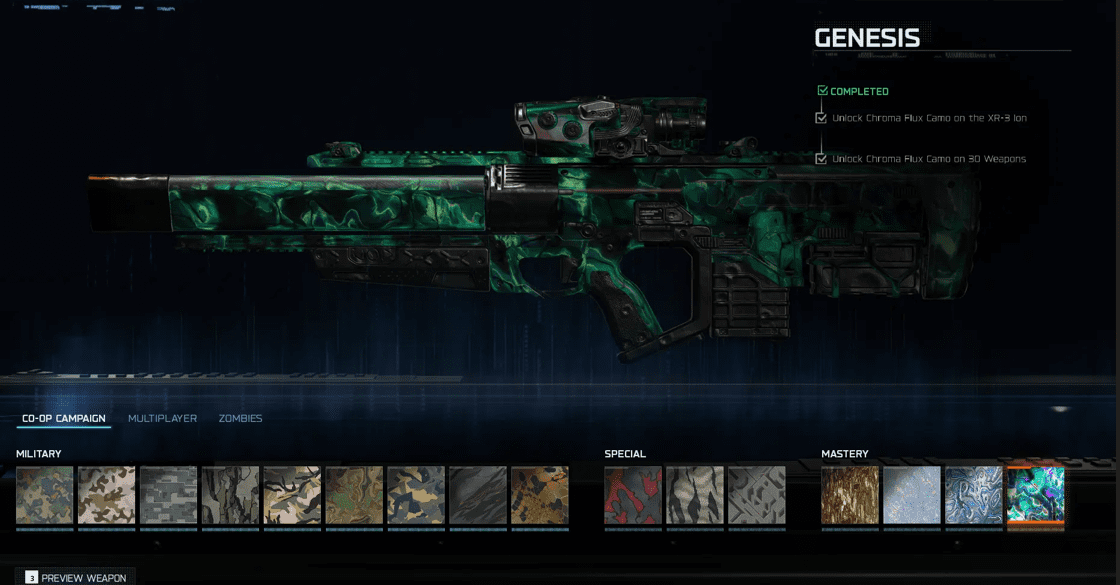Select the gray geometric circuit Special camo
1120x585 pixels.
[x=757, y=495]
